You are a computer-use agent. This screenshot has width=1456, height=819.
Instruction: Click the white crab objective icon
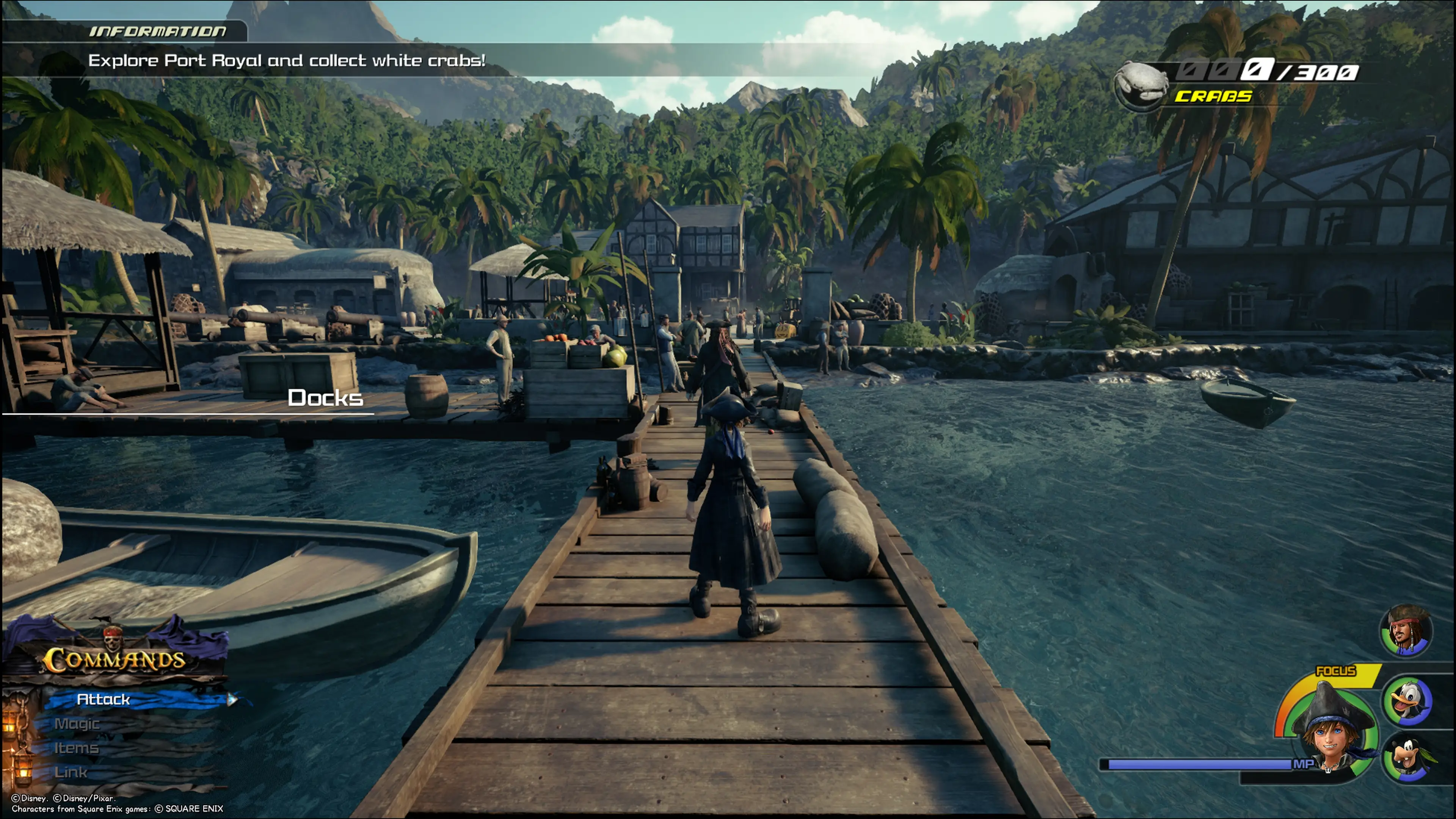[1141, 85]
